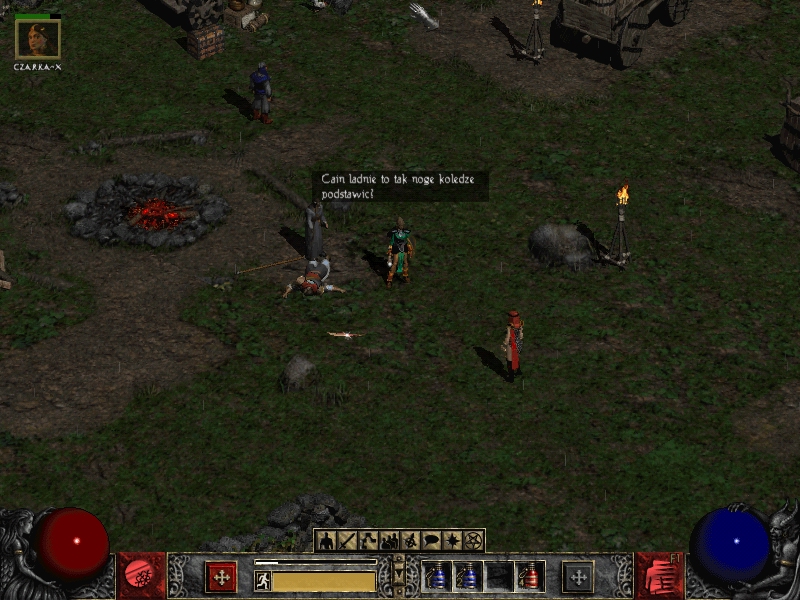Toggle the run/walk button
Image resolution: width=800 pixels, height=600 pixels.
pyautogui.click(x=263, y=580)
